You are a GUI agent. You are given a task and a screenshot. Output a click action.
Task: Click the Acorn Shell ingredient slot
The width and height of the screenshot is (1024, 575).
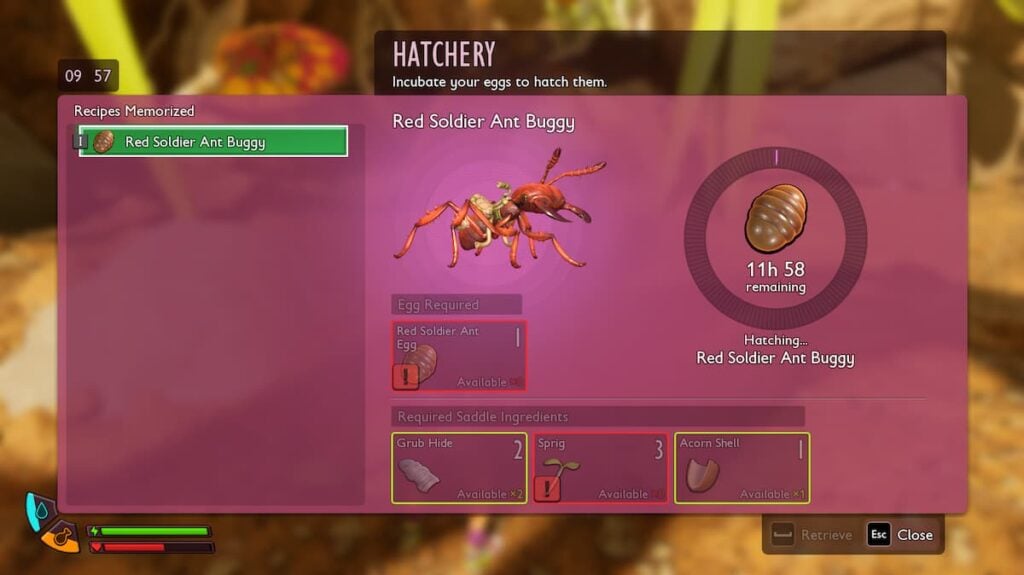[741, 467]
